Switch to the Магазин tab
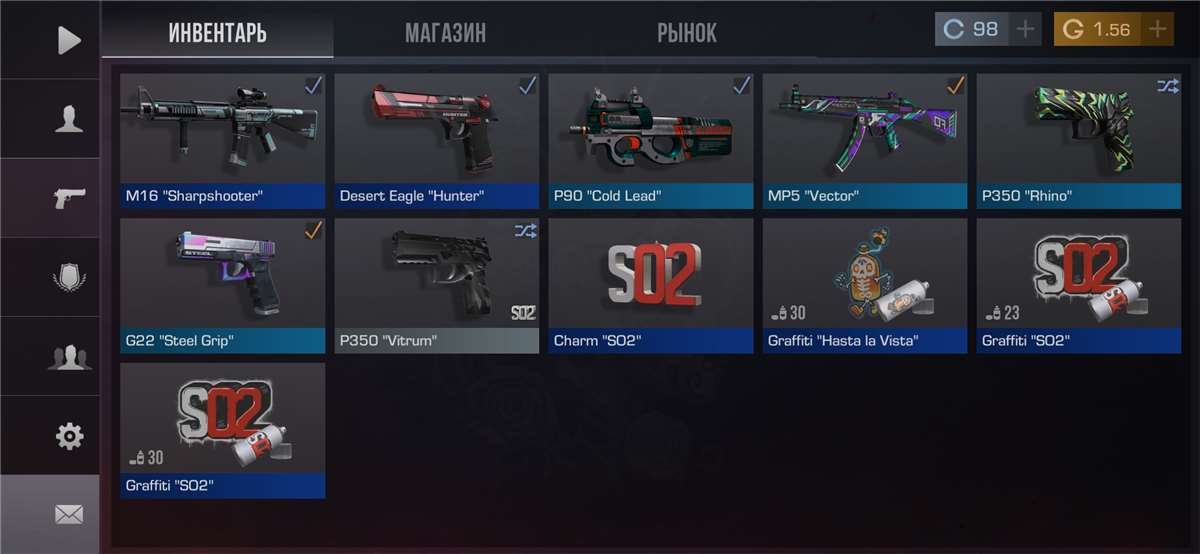The image size is (1200, 554). tap(445, 32)
